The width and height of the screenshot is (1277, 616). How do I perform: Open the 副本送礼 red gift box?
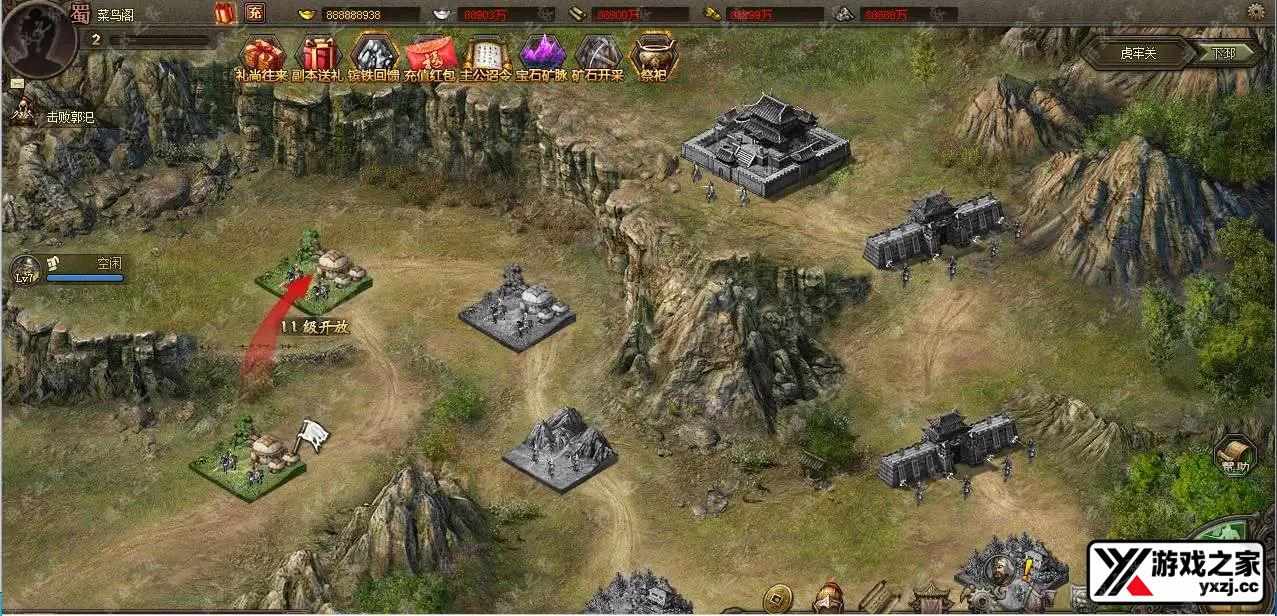click(x=319, y=55)
